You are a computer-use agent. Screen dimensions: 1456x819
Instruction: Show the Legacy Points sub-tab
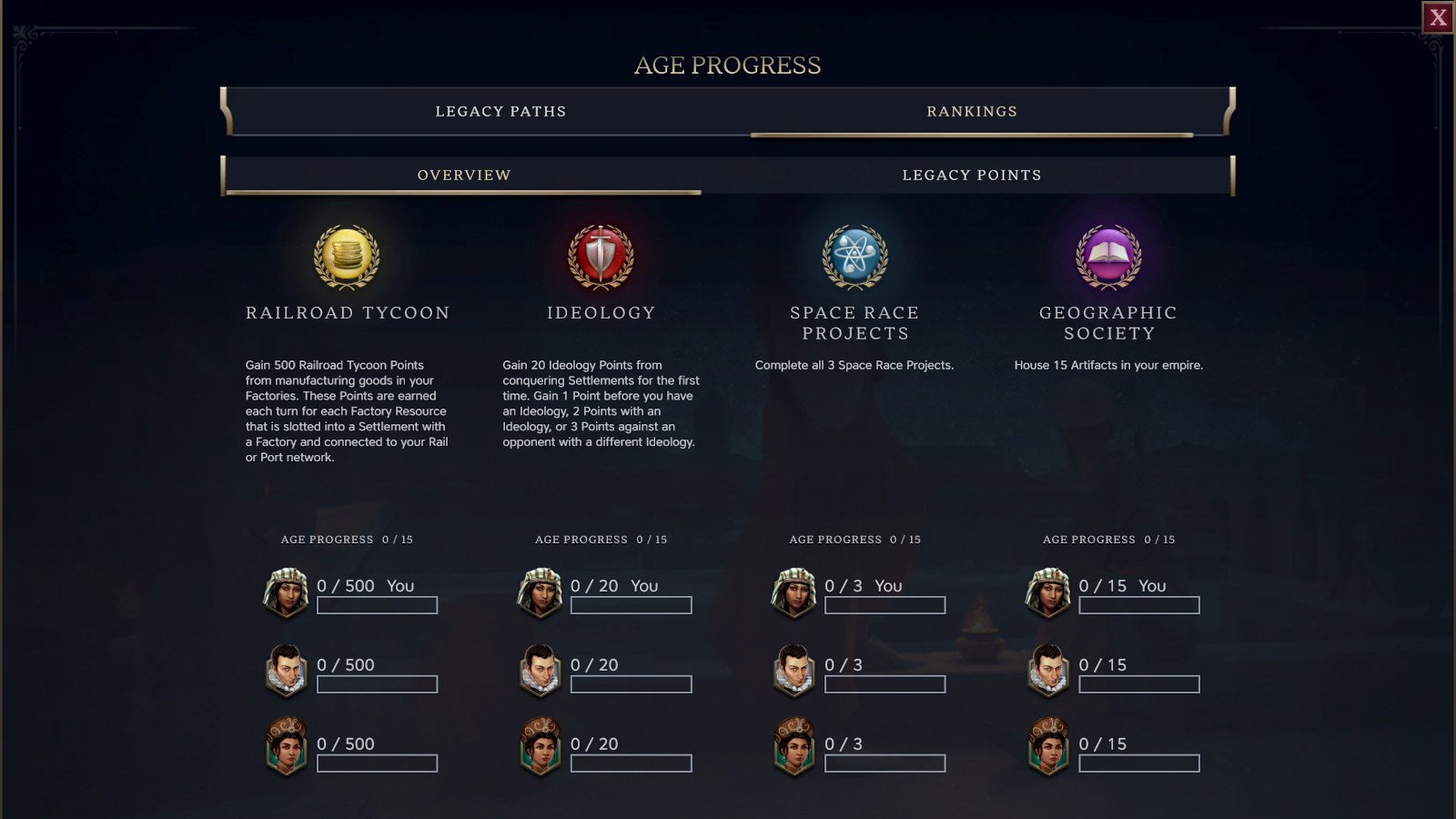point(972,175)
